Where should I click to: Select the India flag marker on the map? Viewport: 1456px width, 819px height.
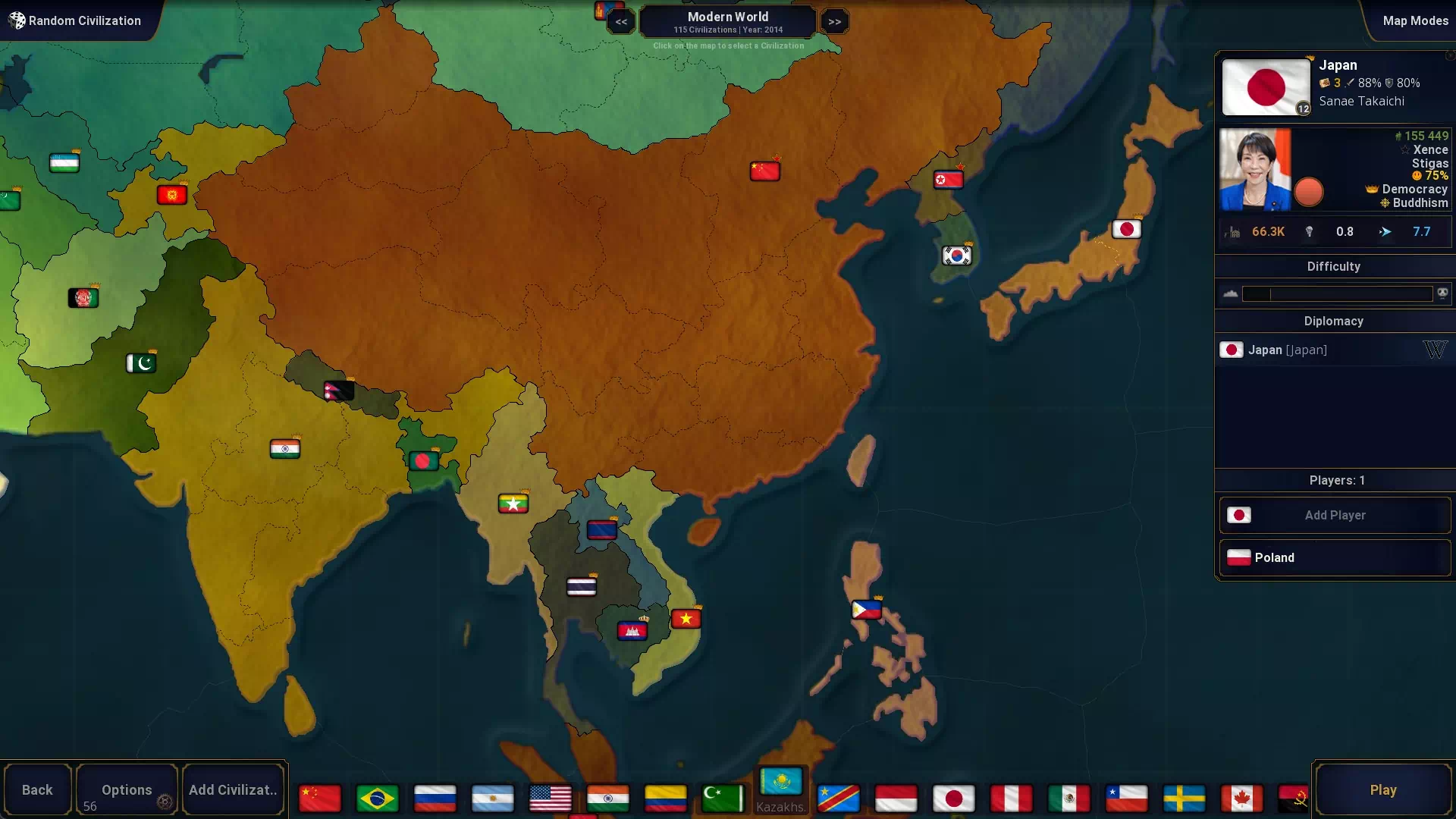284,448
